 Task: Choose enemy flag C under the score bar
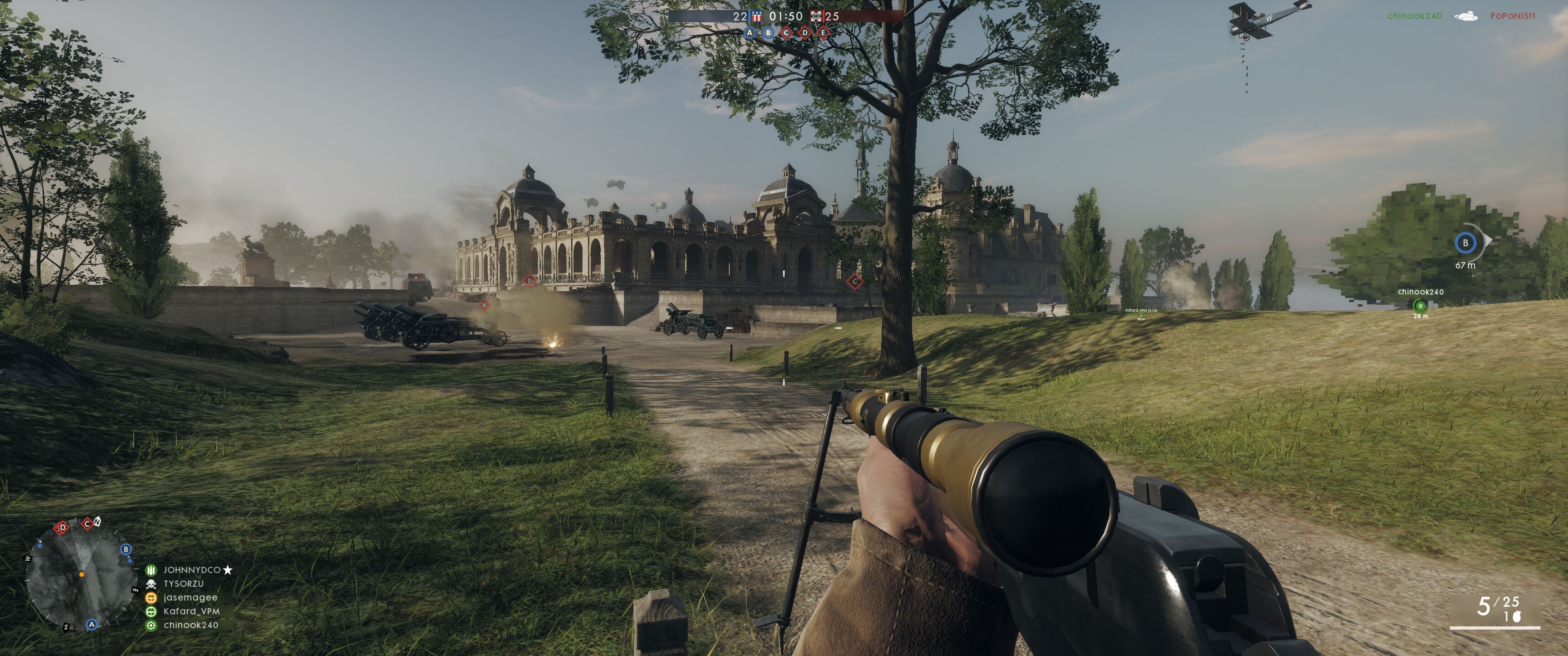point(786,33)
